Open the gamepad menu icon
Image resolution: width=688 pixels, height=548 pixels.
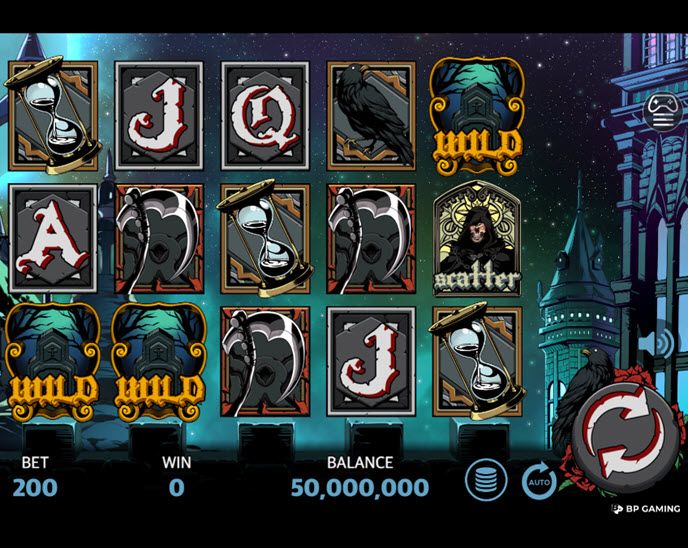click(x=662, y=109)
